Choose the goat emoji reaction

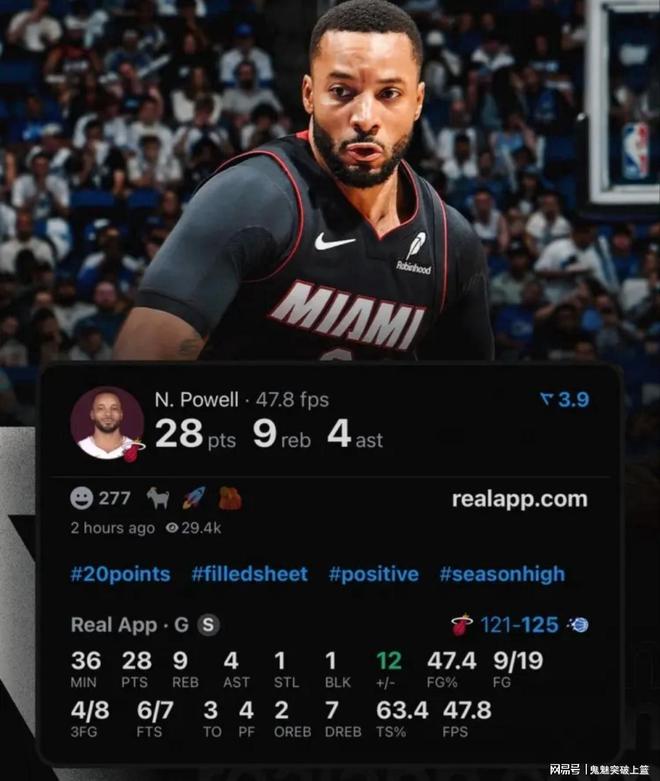click(x=159, y=498)
